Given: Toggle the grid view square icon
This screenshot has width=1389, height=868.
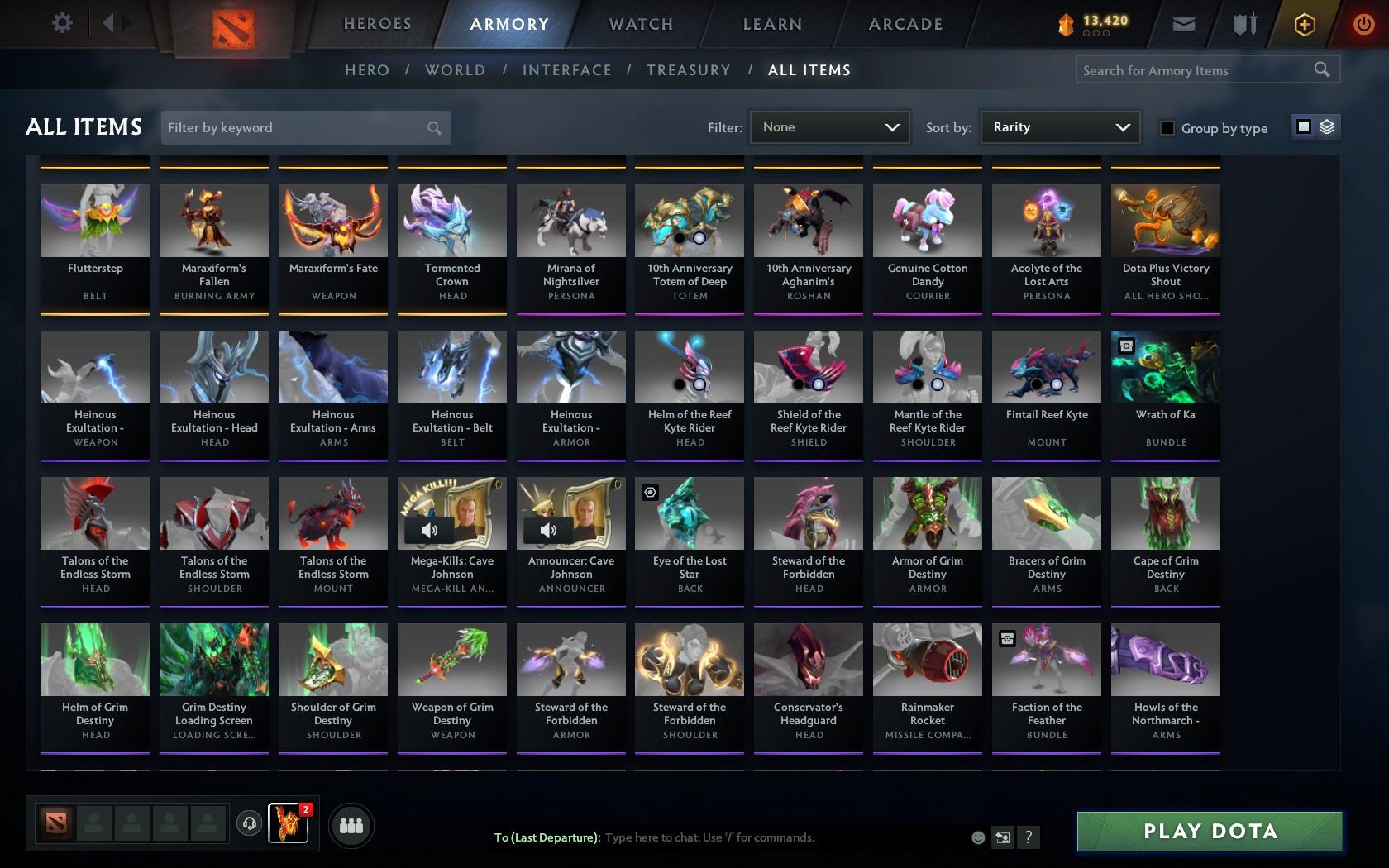Looking at the screenshot, I should tap(1303, 127).
